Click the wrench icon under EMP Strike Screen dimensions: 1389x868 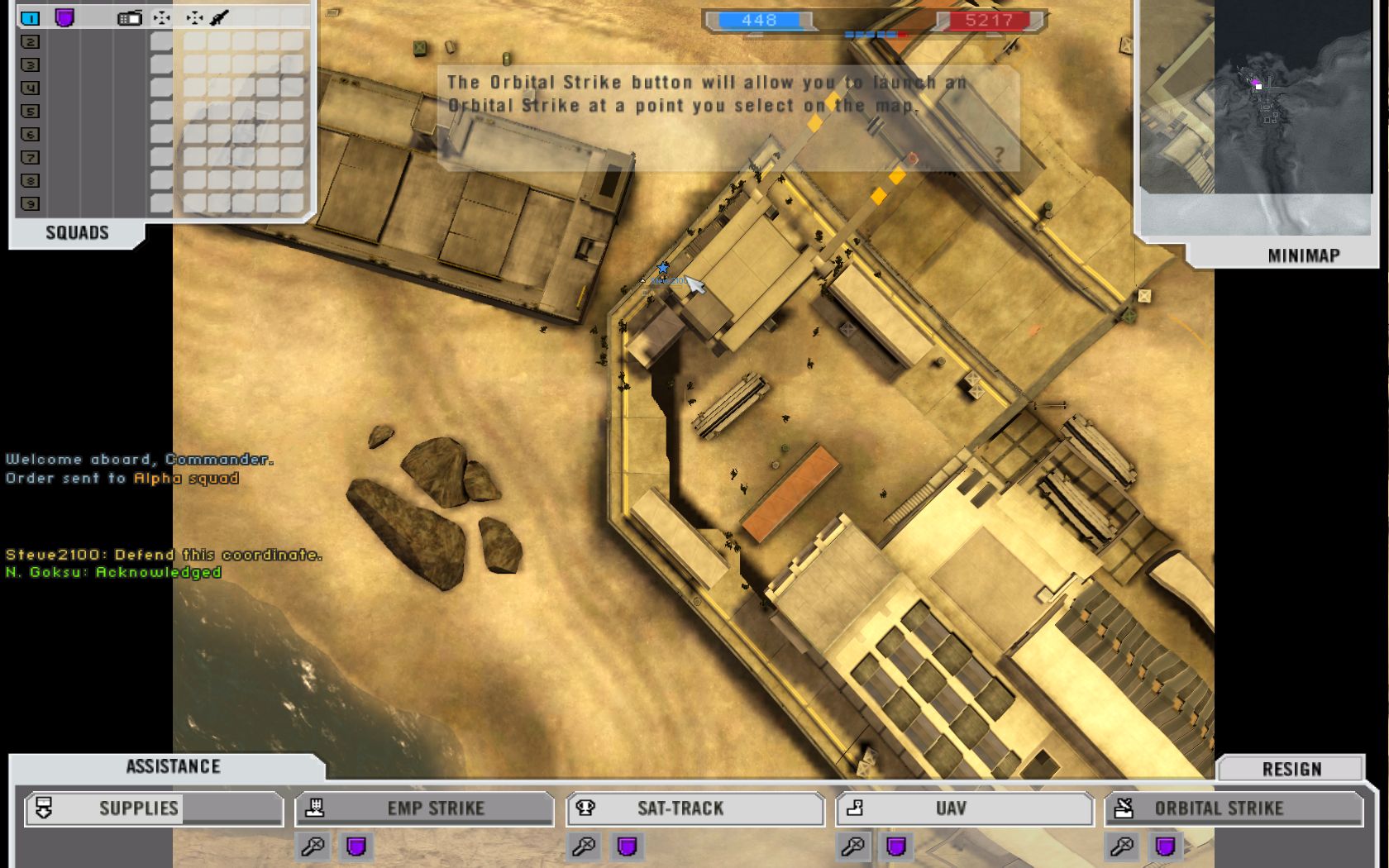313,847
